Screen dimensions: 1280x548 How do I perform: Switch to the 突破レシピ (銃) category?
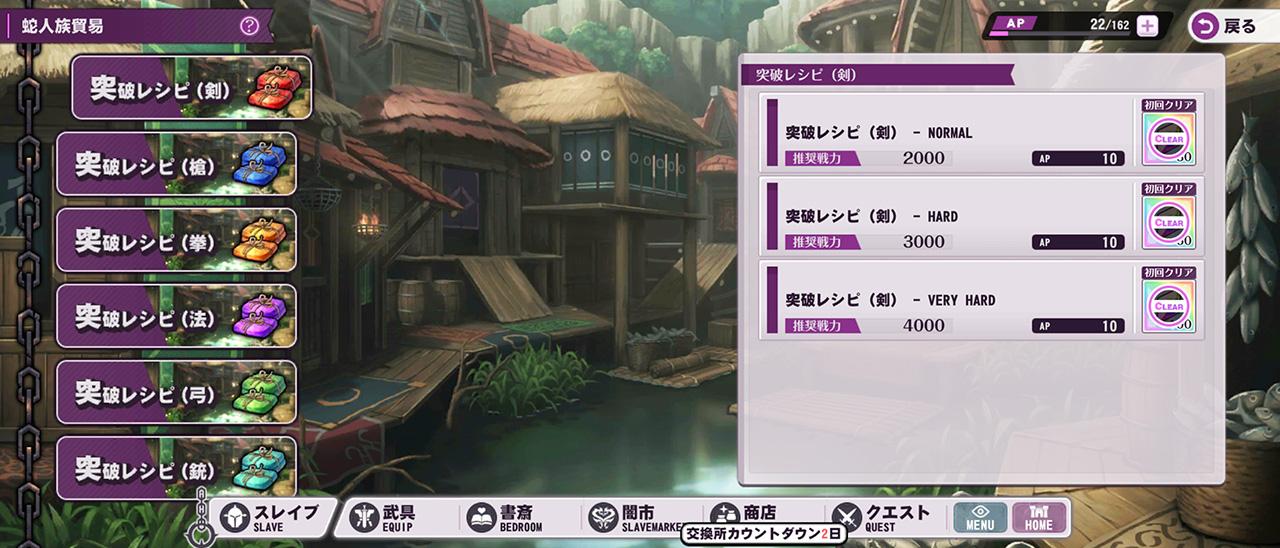click(x=176, y=468)
